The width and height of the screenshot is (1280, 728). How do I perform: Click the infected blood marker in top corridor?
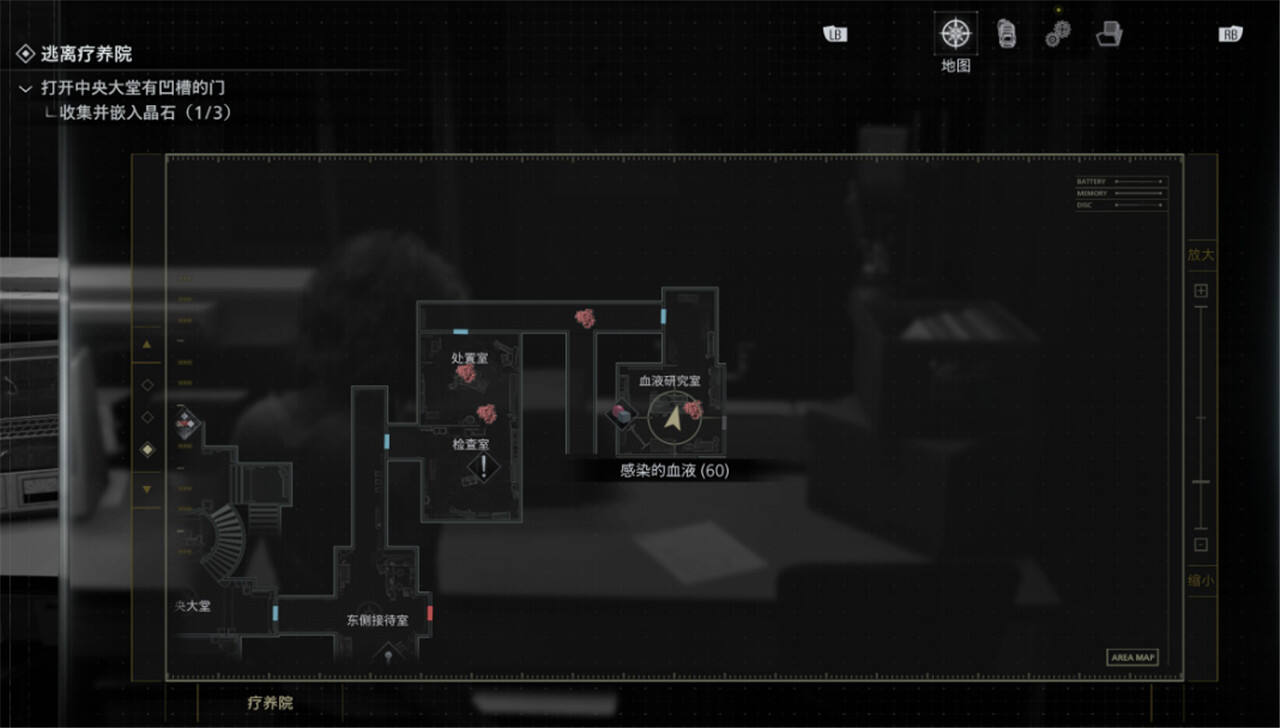(584, 318)
